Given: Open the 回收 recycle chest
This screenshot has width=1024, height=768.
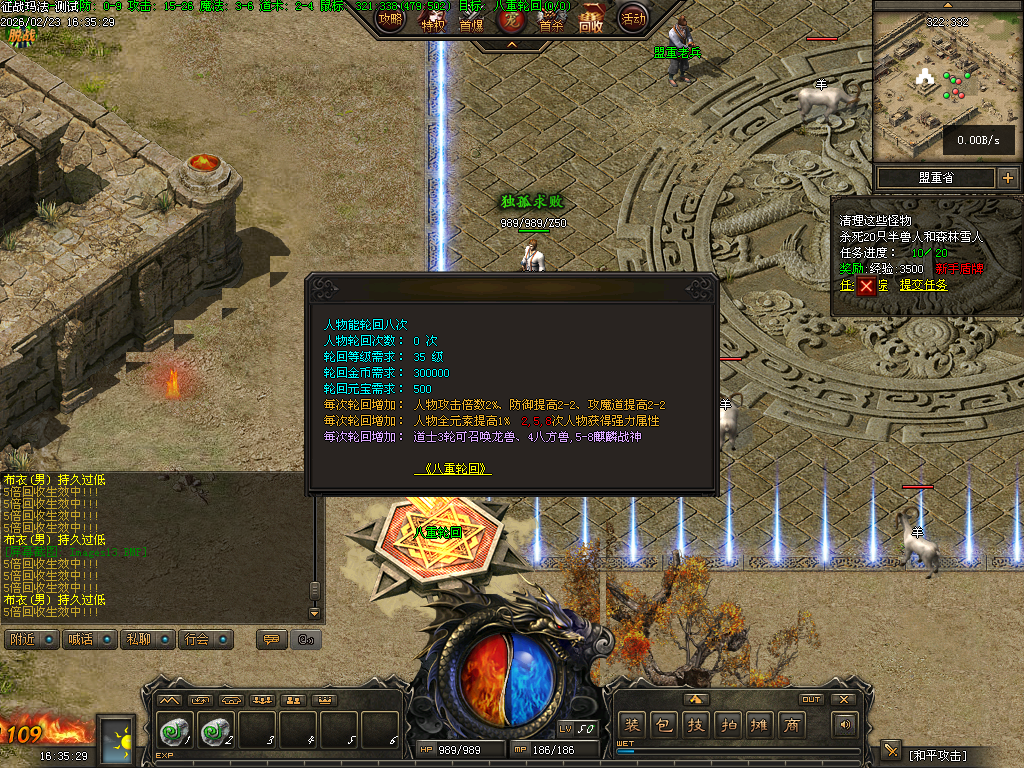Looking at the screenshot, I should (x=591, y=19).
